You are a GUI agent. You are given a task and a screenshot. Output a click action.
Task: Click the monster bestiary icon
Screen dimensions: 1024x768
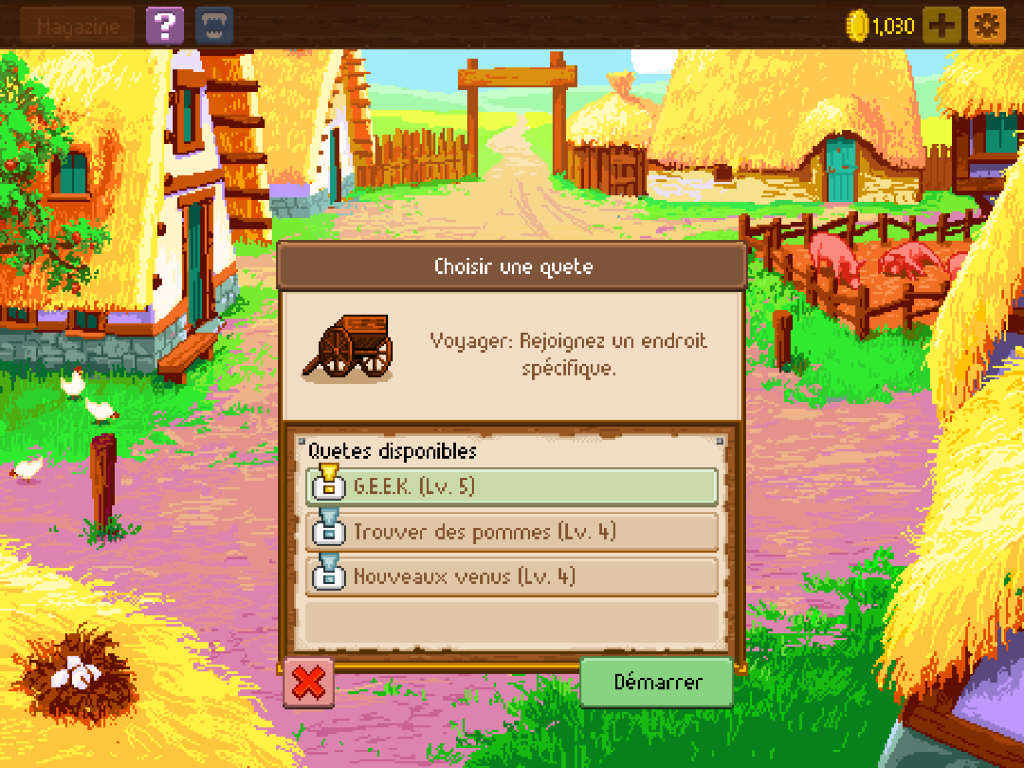tap(213, 26)
